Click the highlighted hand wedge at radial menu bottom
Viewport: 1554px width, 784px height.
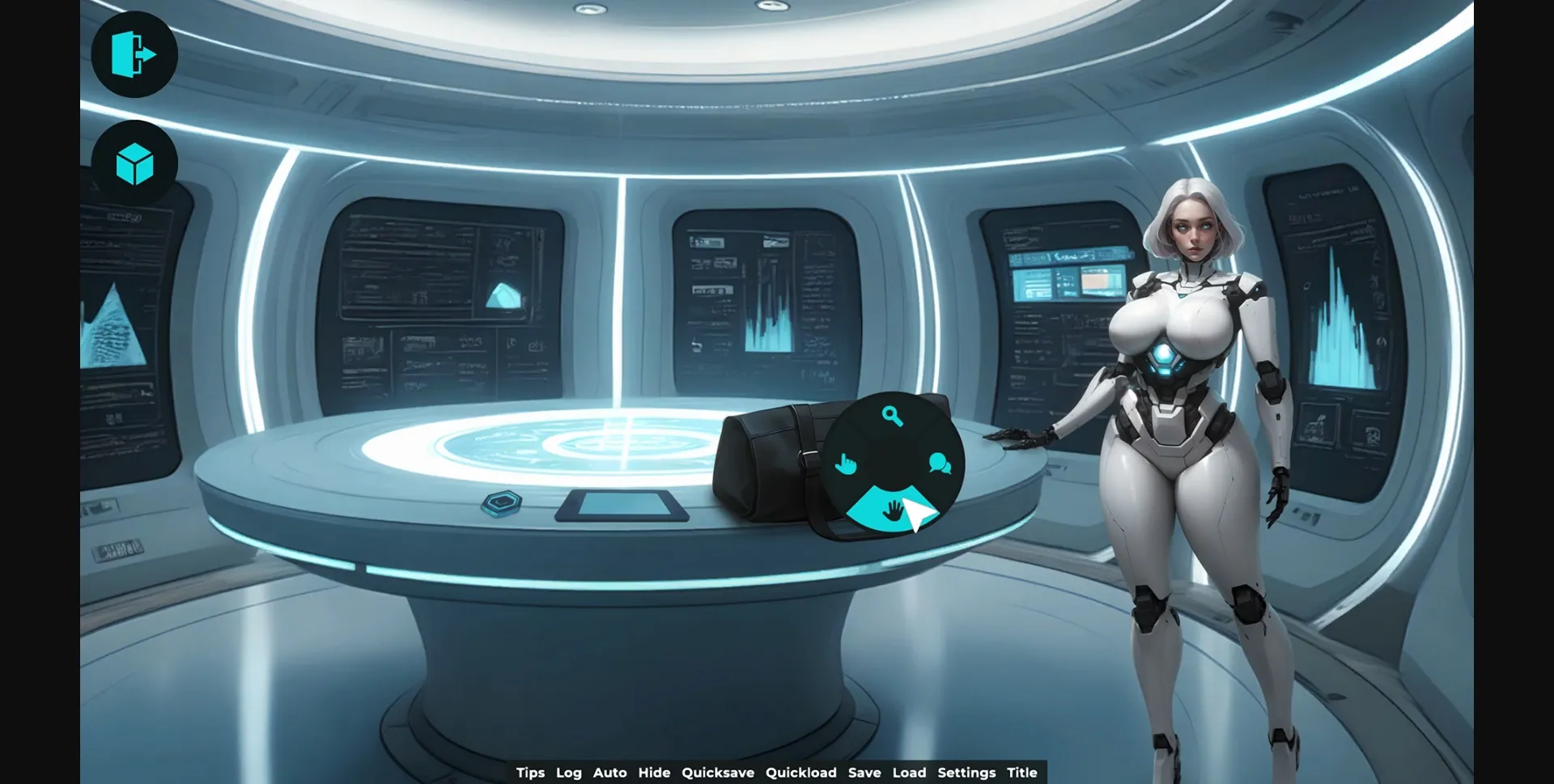(891, 509)
